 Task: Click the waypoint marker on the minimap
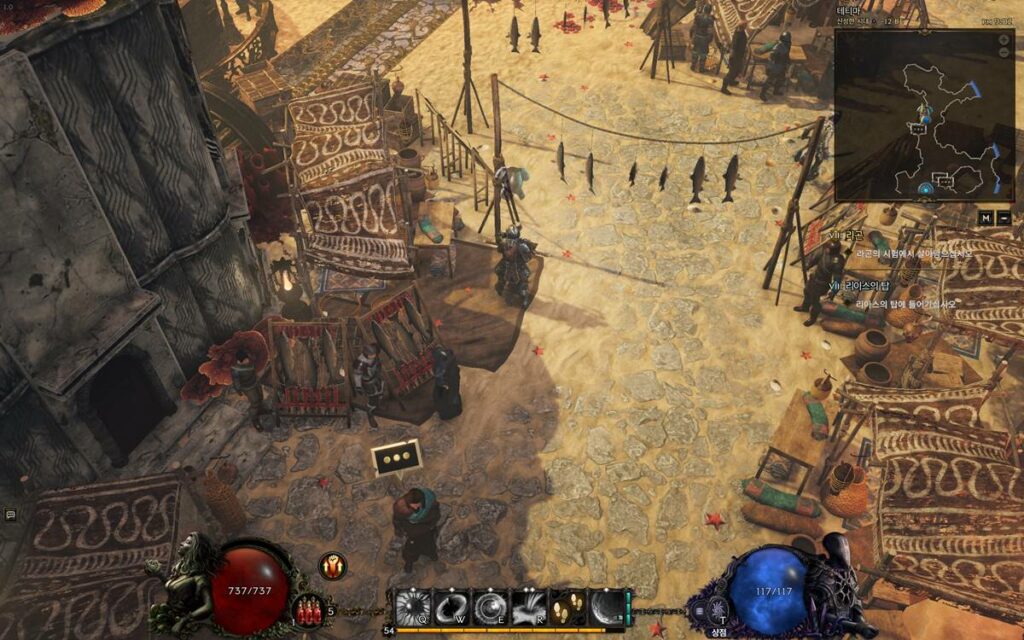pyautogui.click(x=926, y=187)
